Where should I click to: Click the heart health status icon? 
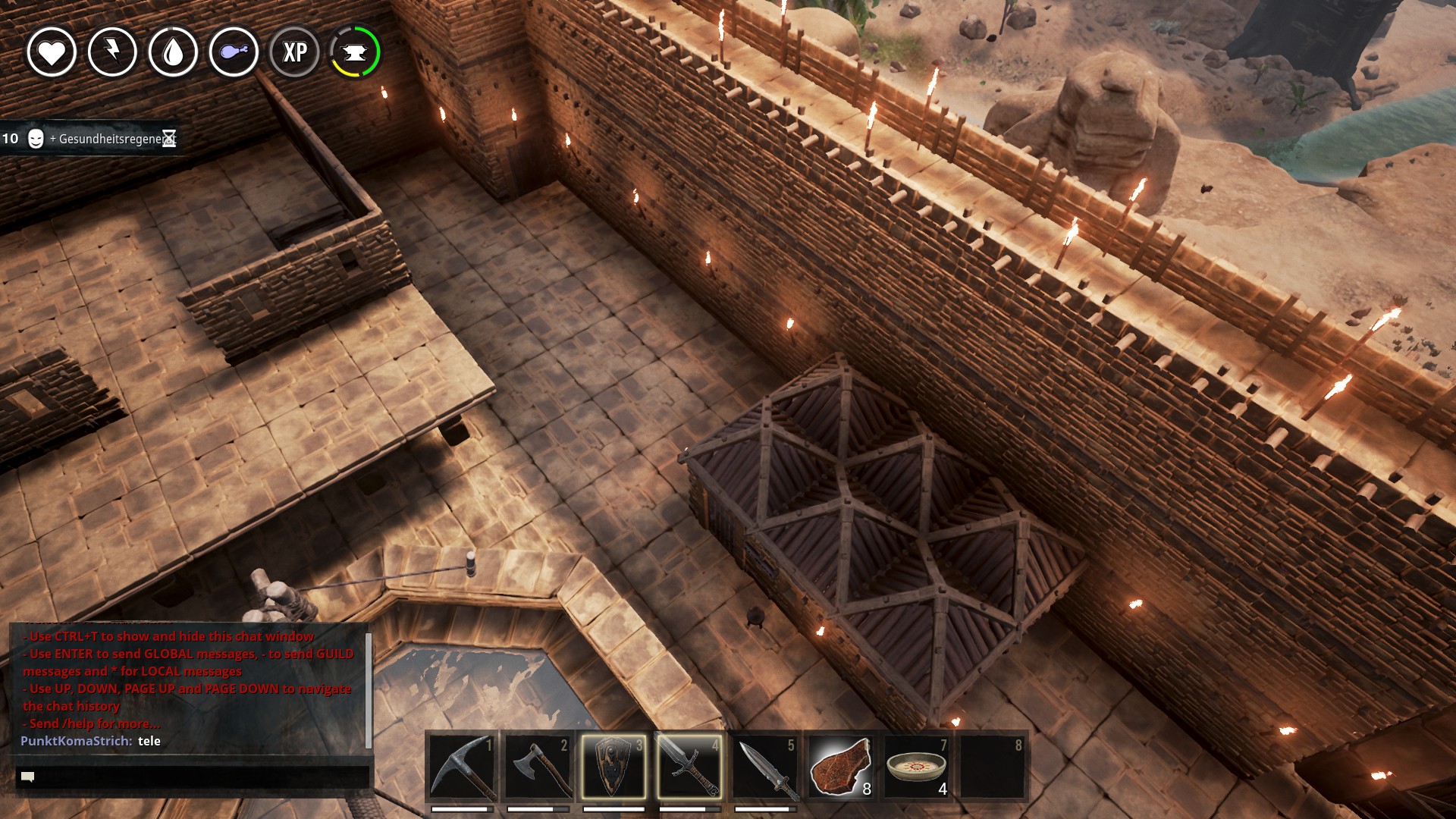coord(52,52)
